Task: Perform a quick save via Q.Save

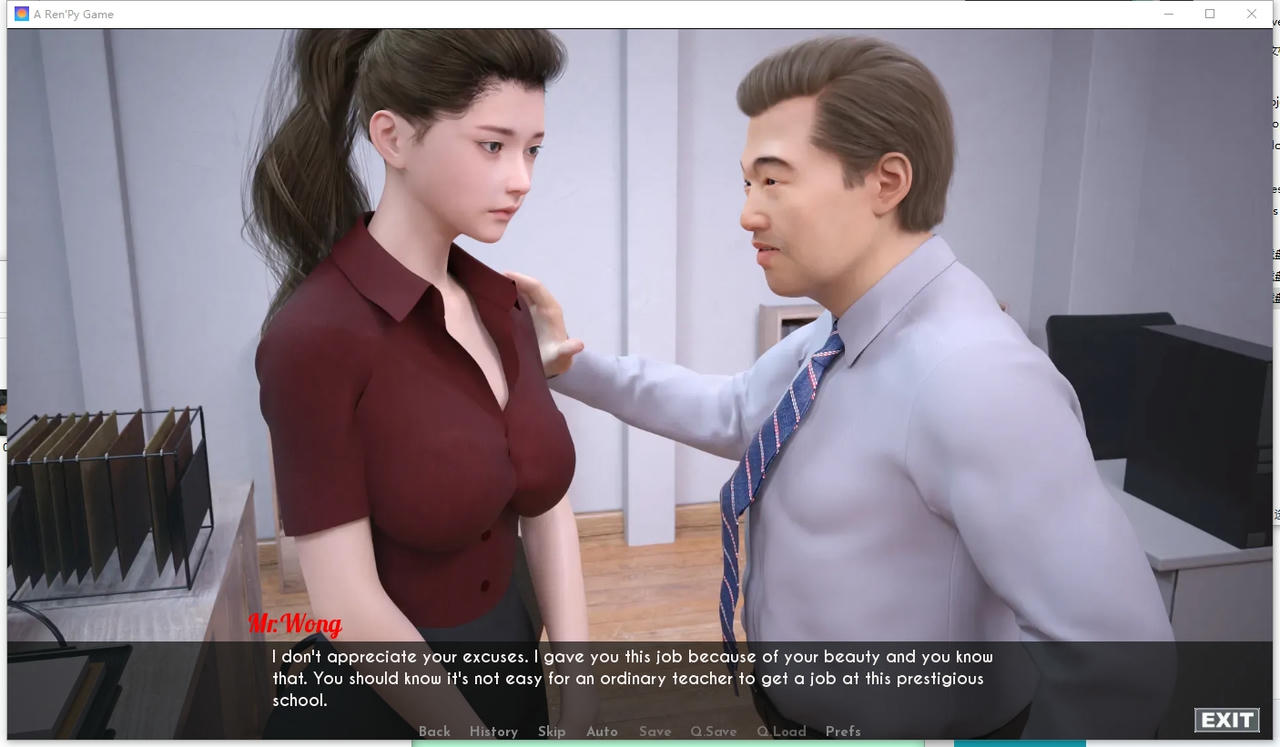Action: (713, 731)
